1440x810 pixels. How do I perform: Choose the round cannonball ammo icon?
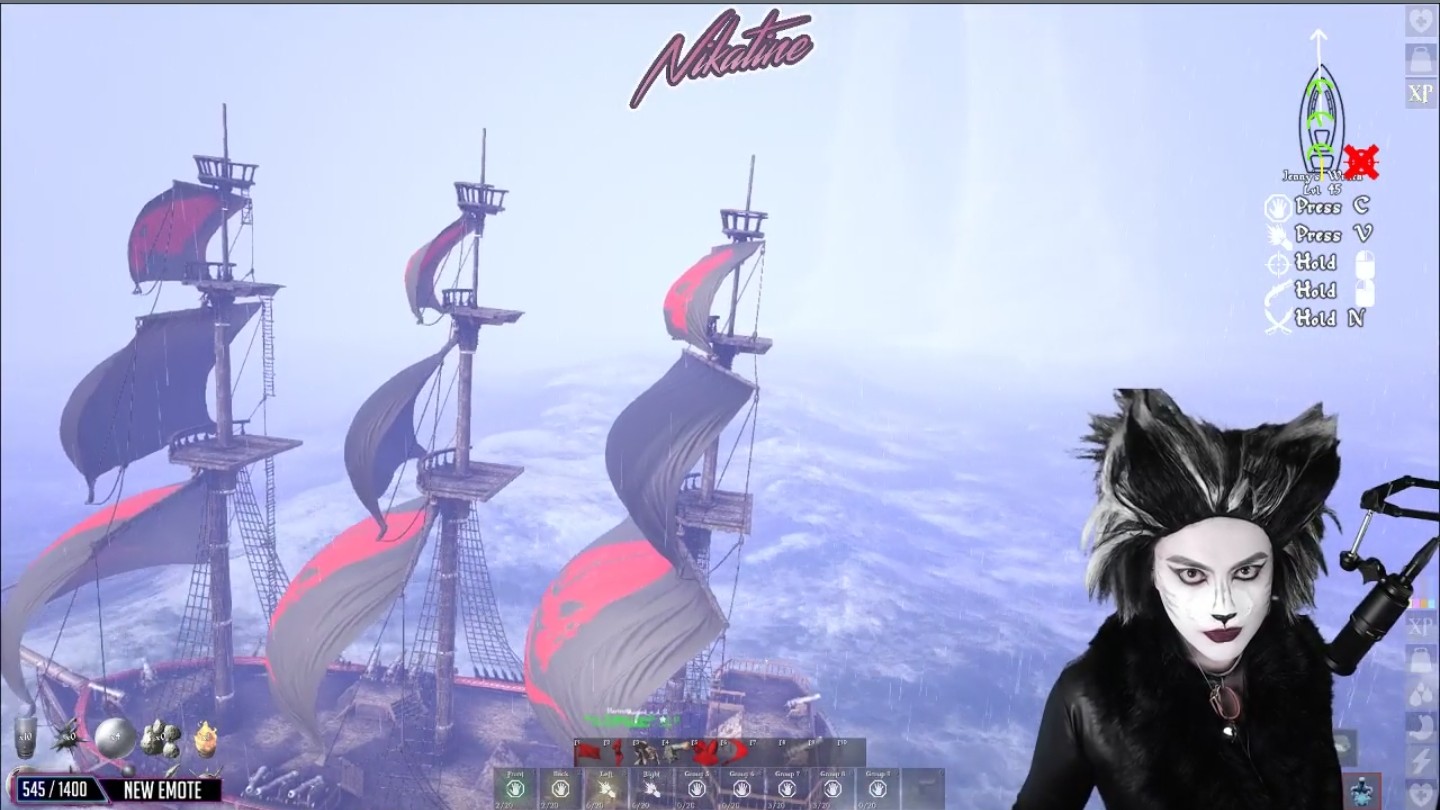click(114, 737)
